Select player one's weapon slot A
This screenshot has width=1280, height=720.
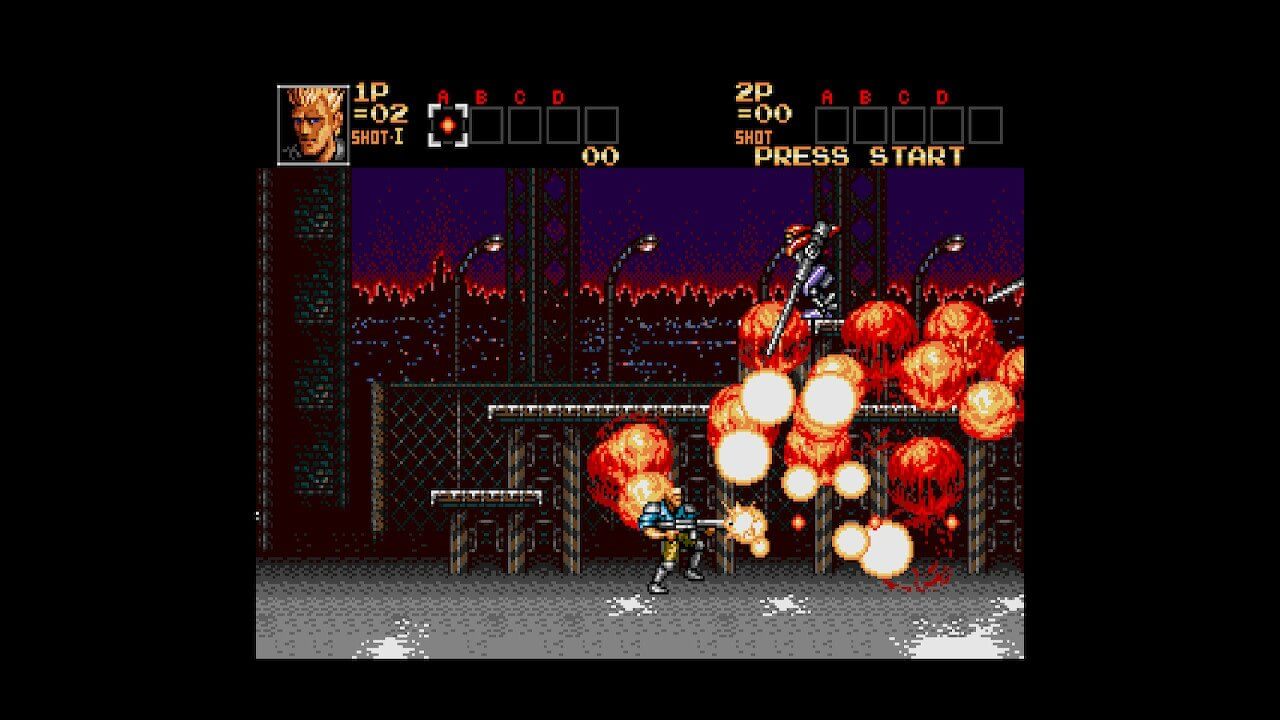point(448,126)
